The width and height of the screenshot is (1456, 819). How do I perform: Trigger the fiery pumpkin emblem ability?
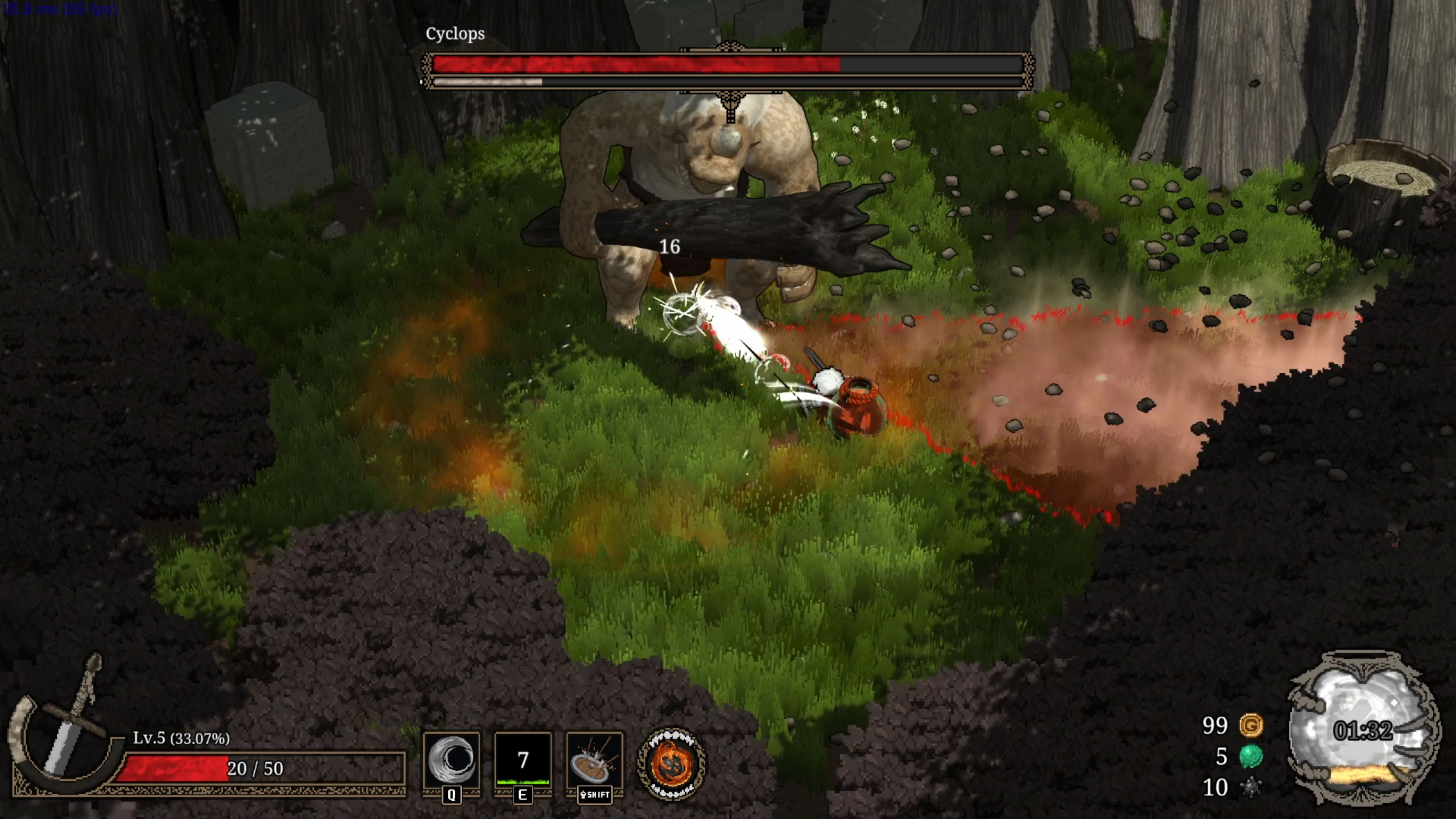671,764
